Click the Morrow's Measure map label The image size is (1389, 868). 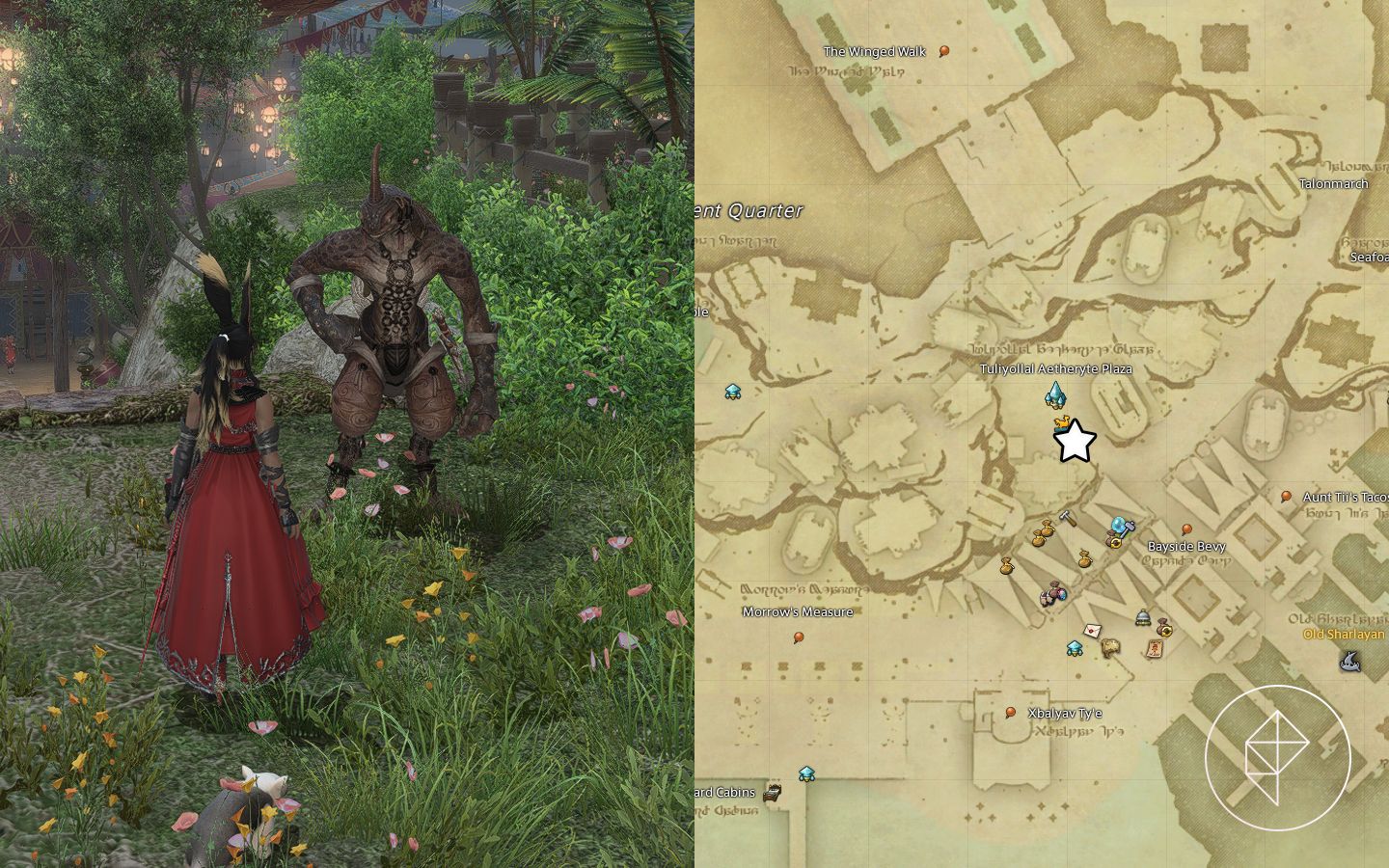coord(797,610)
